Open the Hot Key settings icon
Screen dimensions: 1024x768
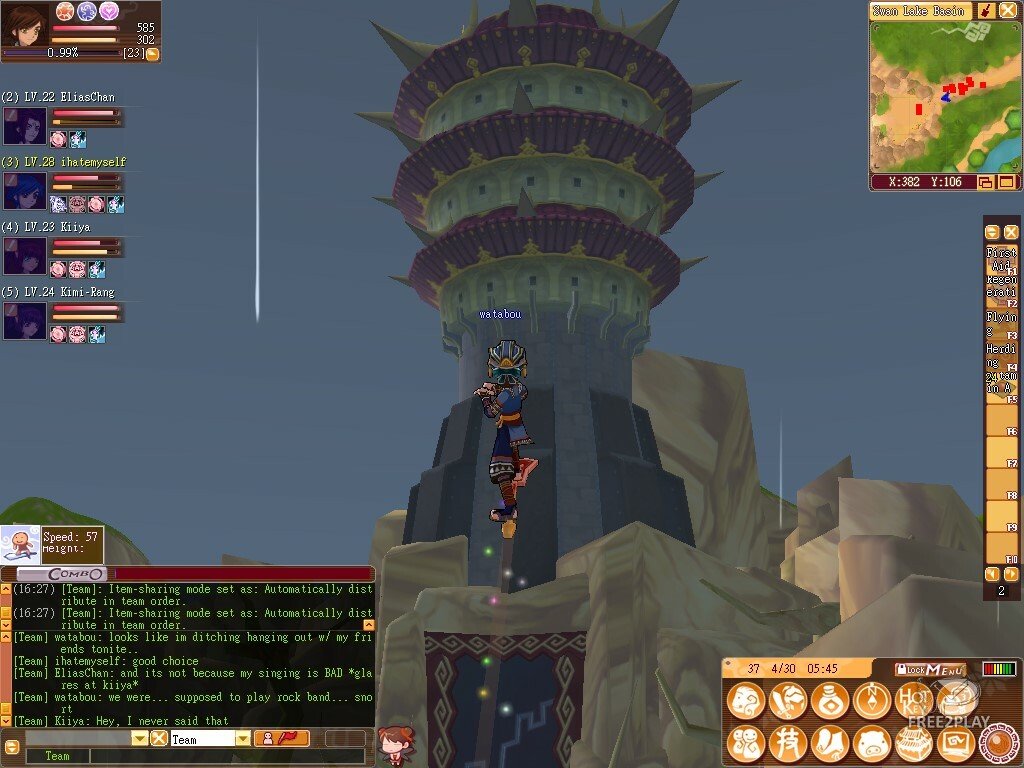[914, 701]
